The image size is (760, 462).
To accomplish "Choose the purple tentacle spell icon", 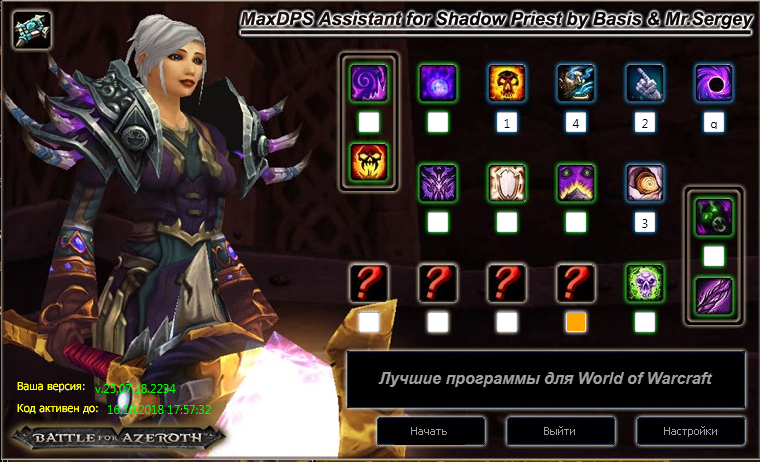I will click(x=713, y=295).
